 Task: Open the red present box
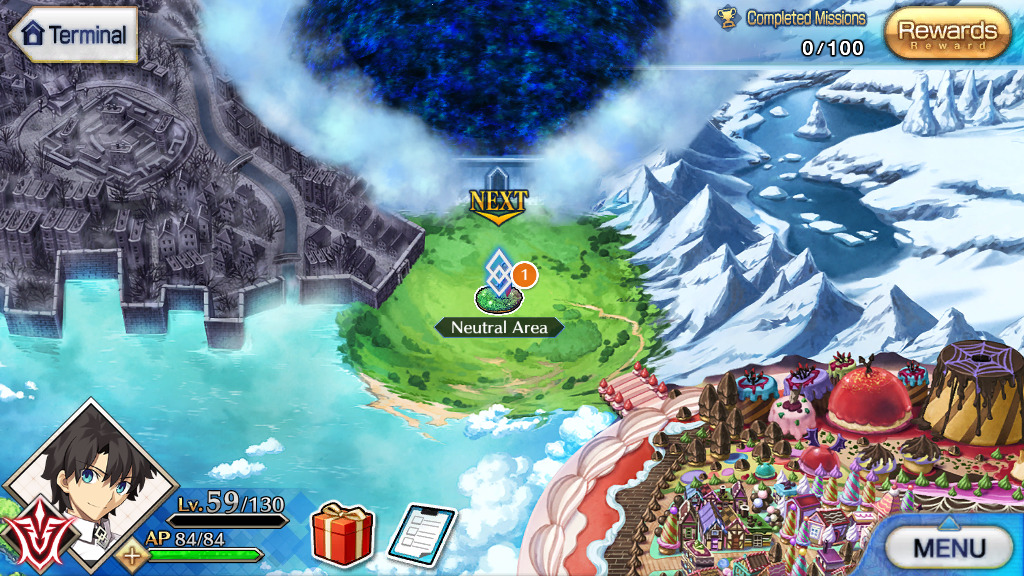click(343, 535)
